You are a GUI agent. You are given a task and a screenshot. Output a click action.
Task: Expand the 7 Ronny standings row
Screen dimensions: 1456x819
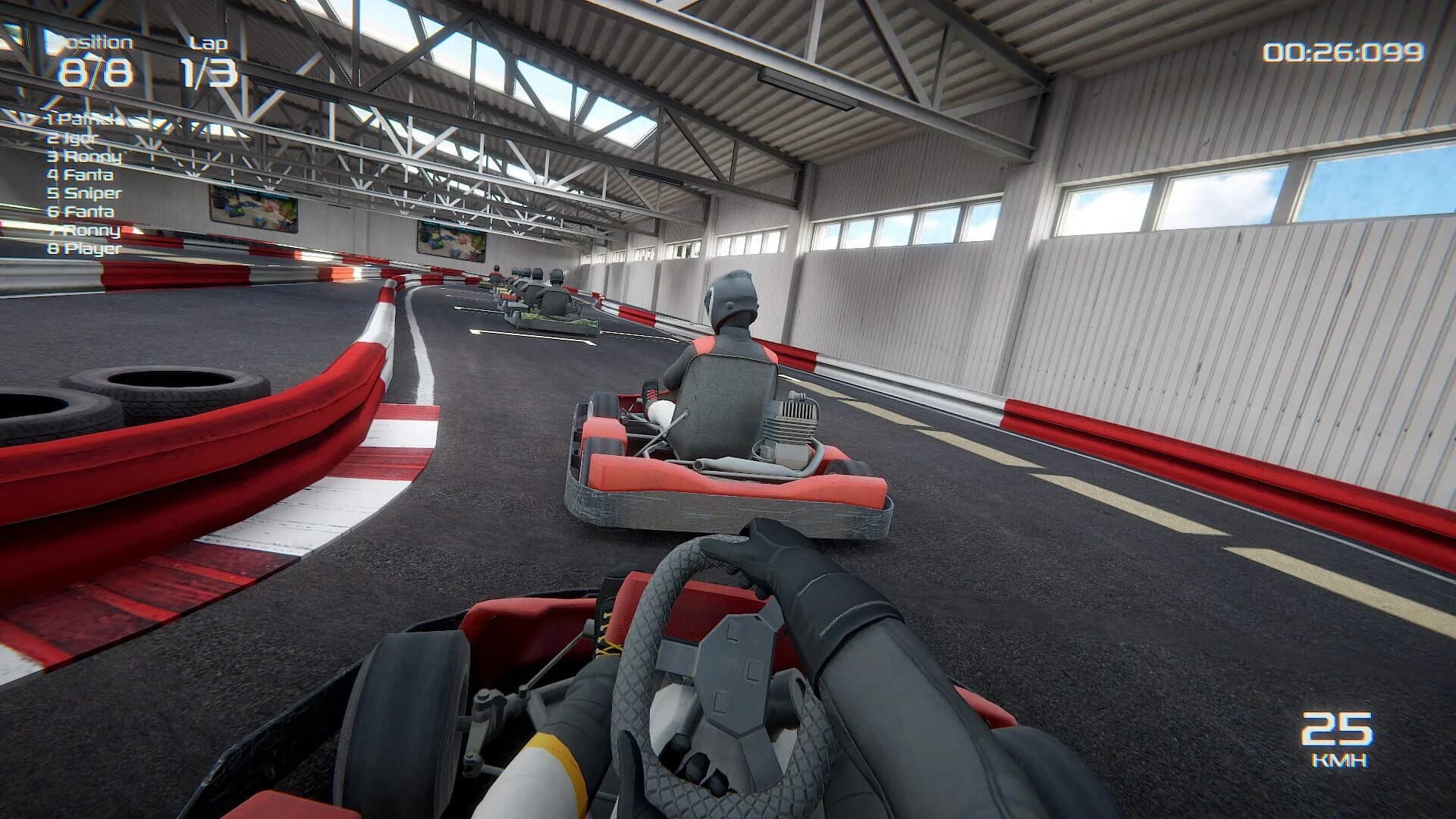pos(82,231)
